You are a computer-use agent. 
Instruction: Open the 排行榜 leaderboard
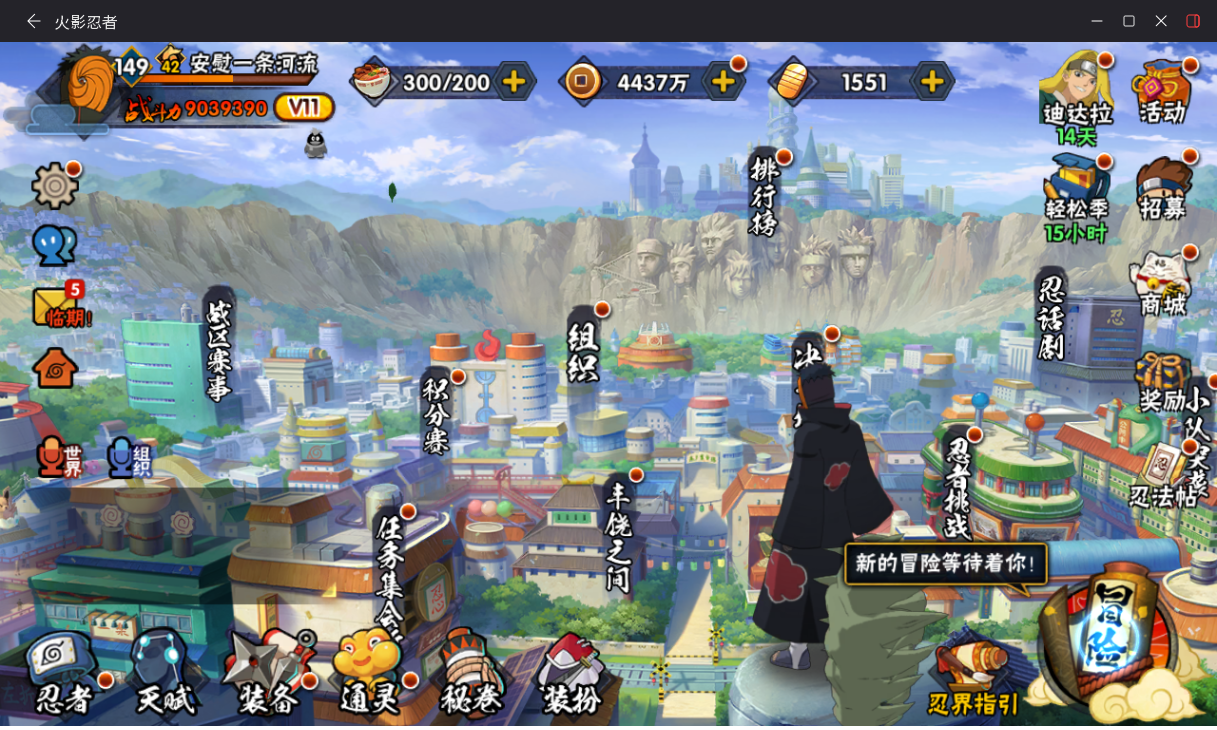764,195
